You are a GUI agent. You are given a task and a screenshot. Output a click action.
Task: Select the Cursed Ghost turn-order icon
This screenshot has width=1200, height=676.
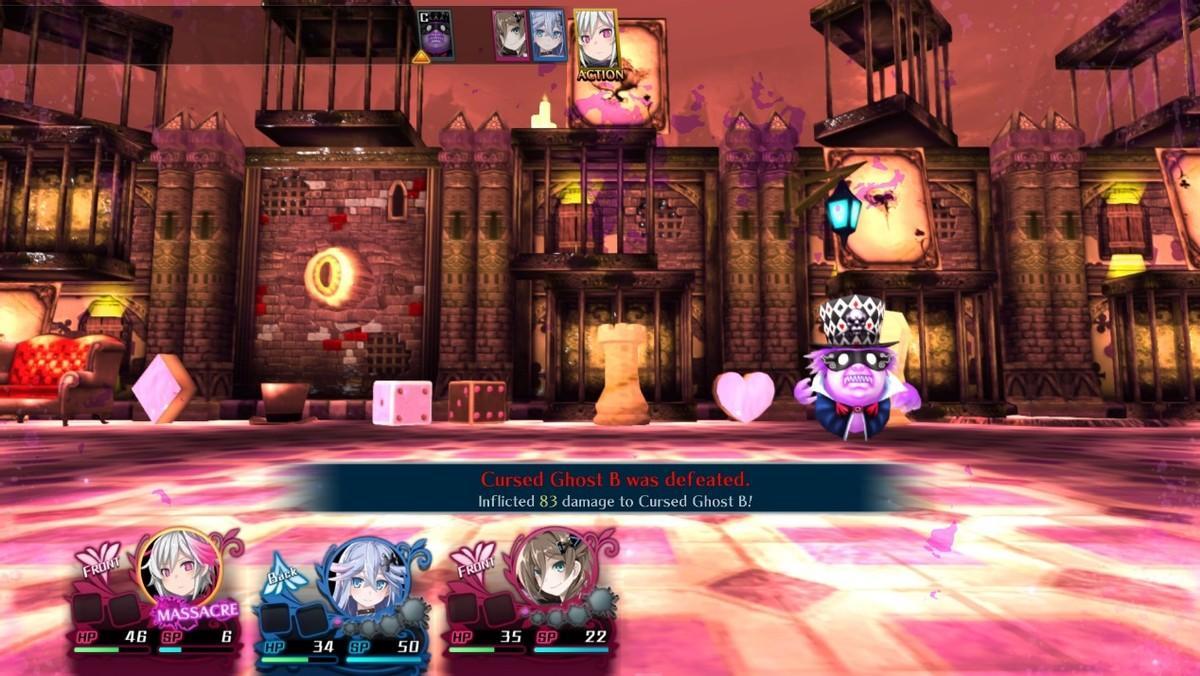(x=435, y=36)
